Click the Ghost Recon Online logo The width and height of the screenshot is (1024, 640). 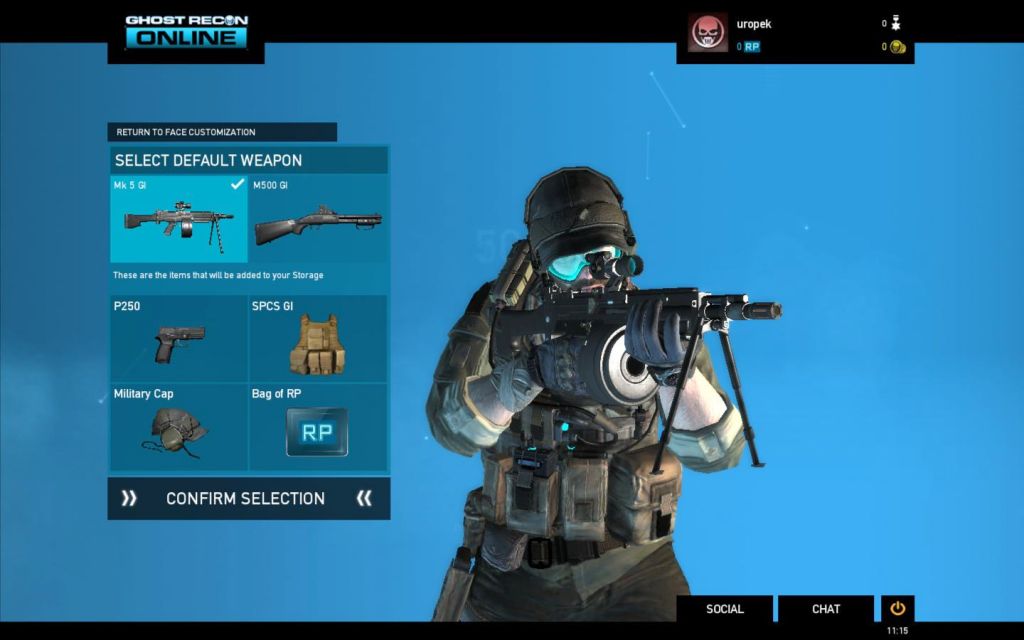pyautogui.click(x=186, y=32)
